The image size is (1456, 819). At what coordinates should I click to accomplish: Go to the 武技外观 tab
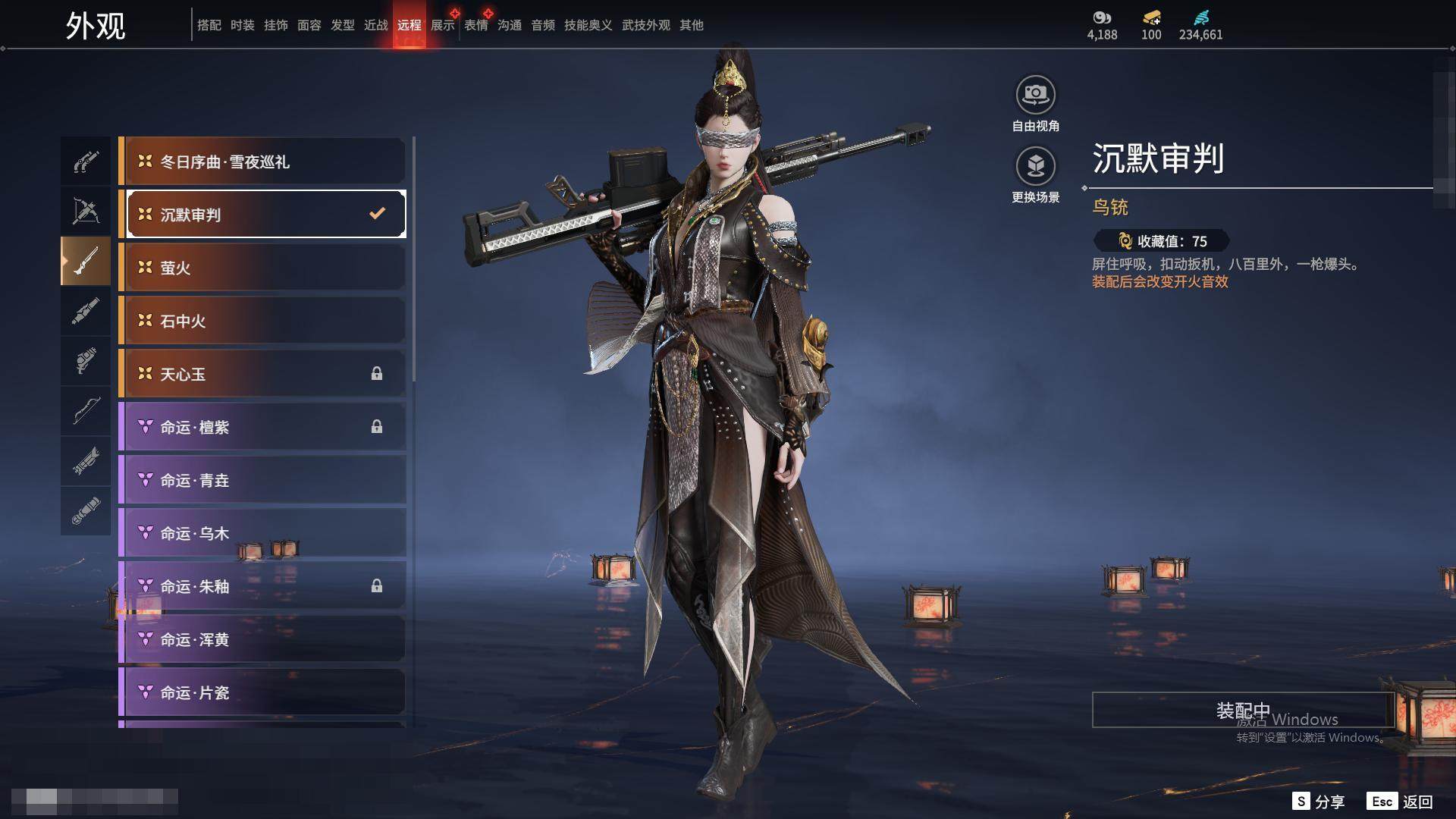[646, 25]
